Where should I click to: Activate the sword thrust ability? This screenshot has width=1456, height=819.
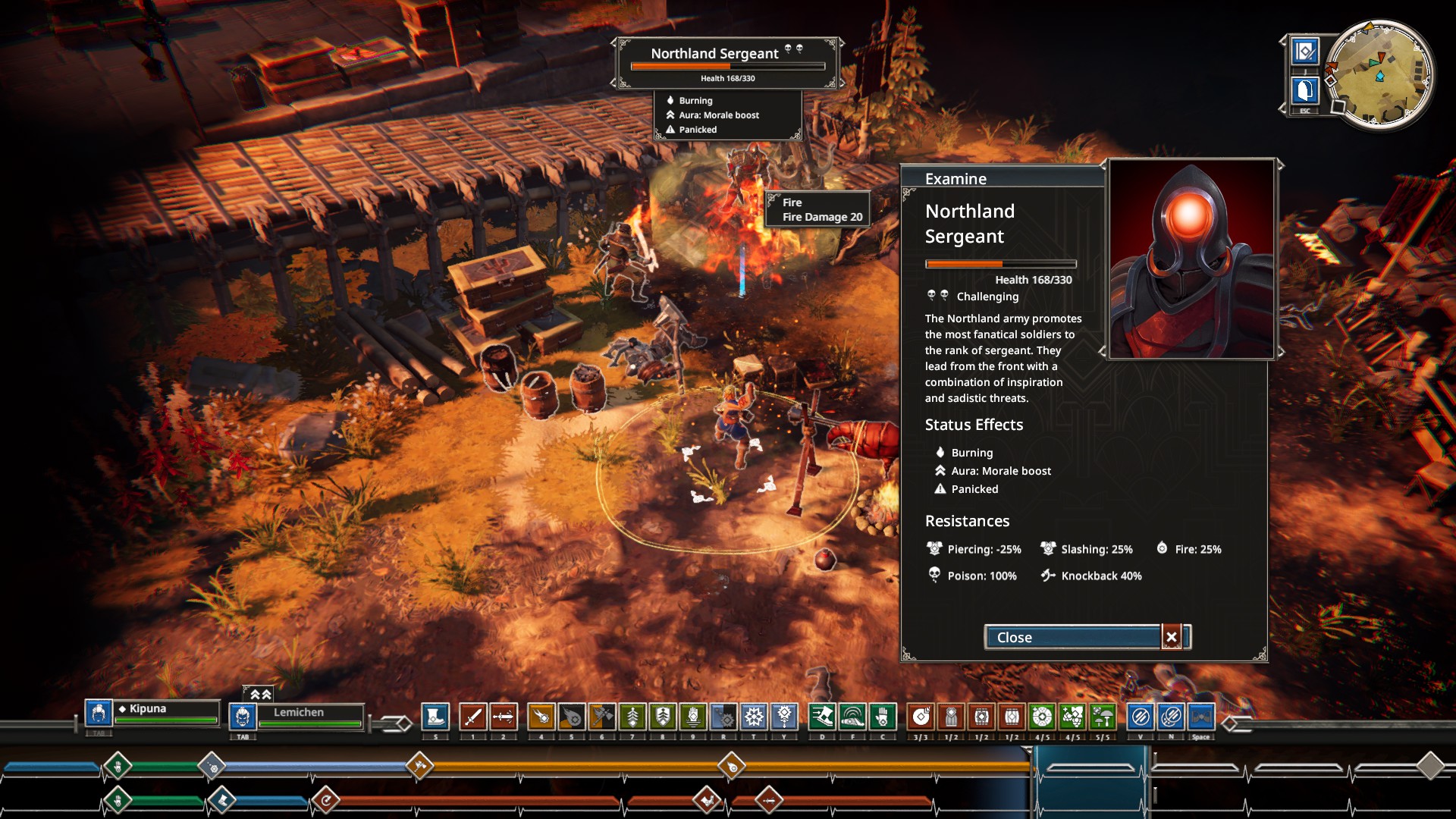point(504,716)
